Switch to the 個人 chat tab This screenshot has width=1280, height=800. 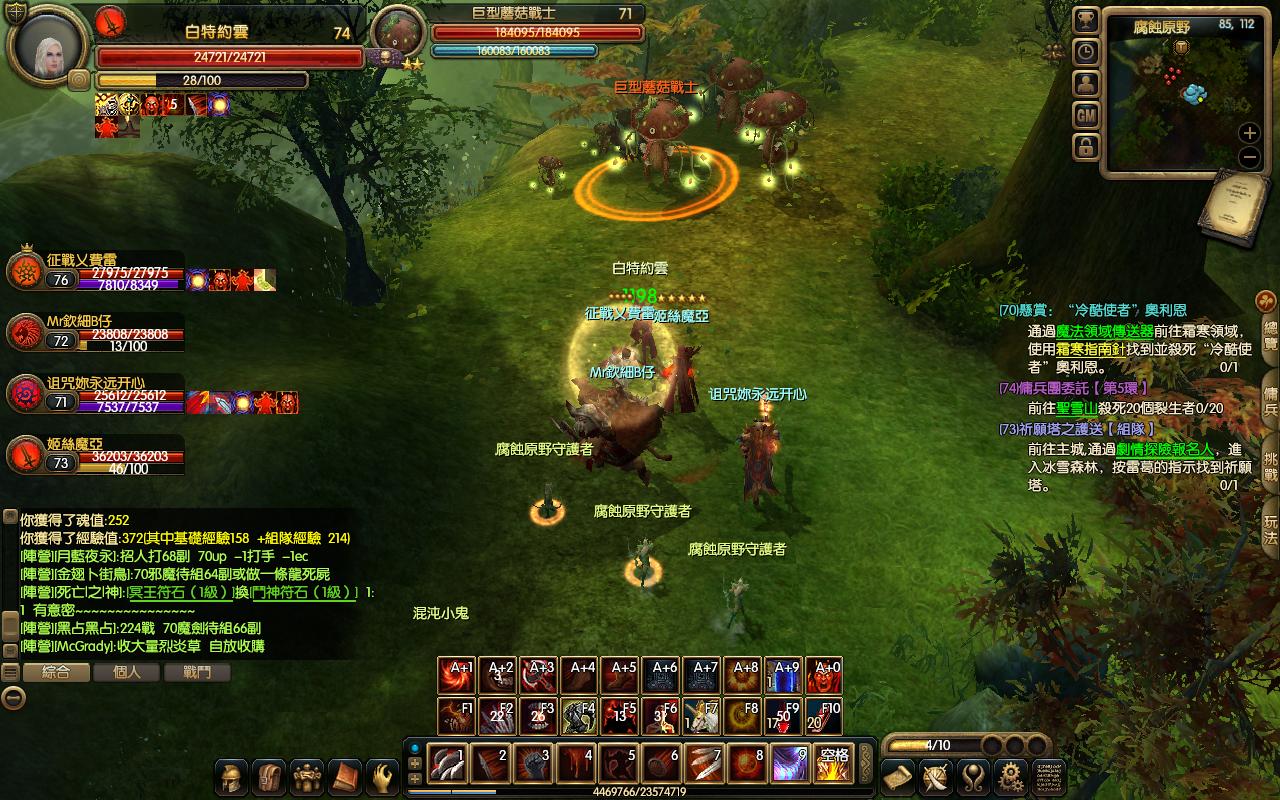(x=127, y=673)
